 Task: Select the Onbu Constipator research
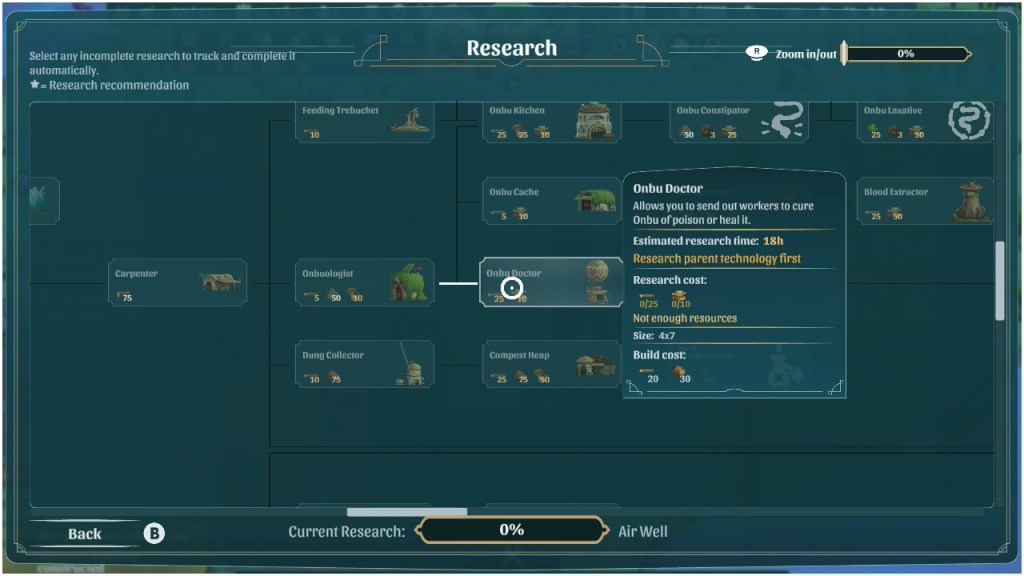click(739, 121)
